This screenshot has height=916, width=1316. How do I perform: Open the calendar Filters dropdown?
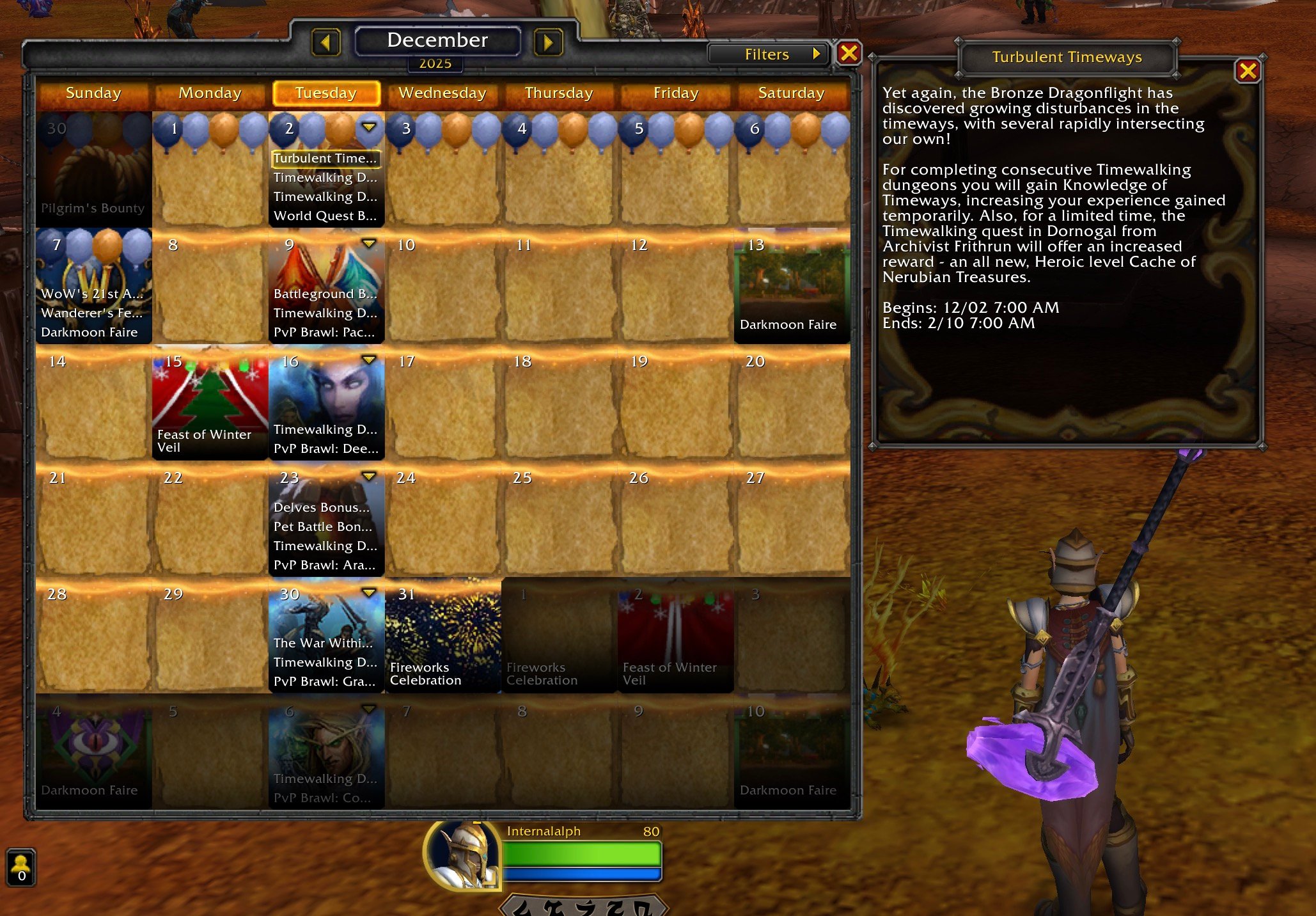click(767, 54)
